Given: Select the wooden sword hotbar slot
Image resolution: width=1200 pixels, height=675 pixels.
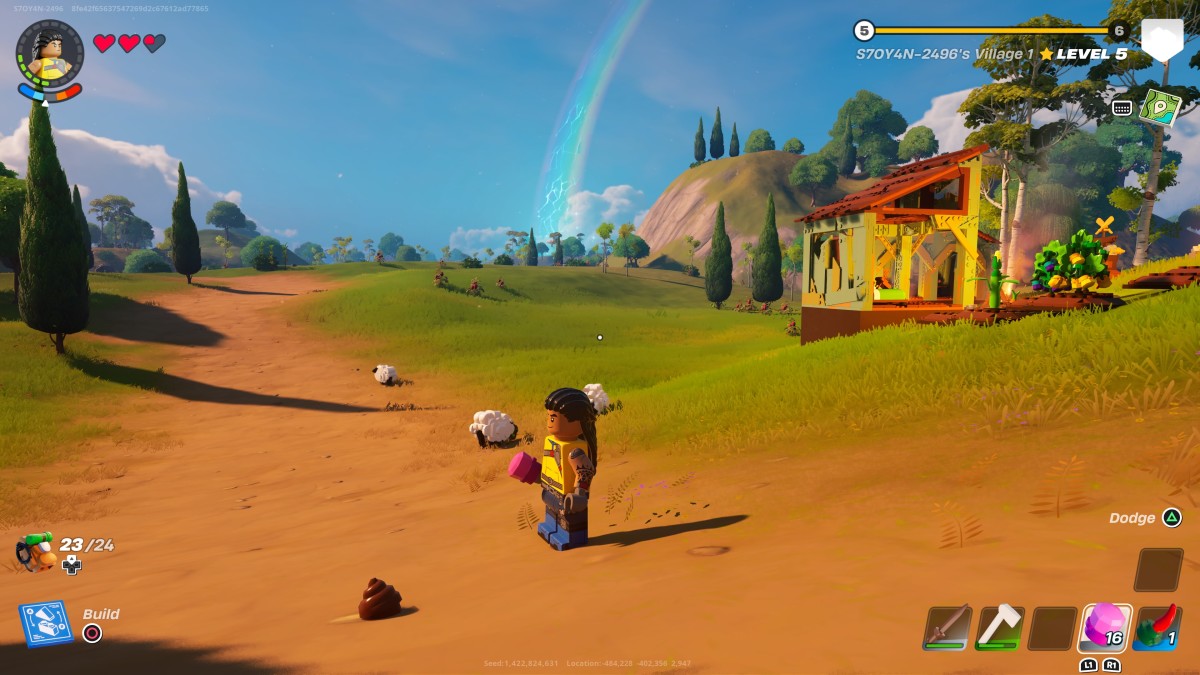Looking at the screenshot, I should (x=946, y=627).
